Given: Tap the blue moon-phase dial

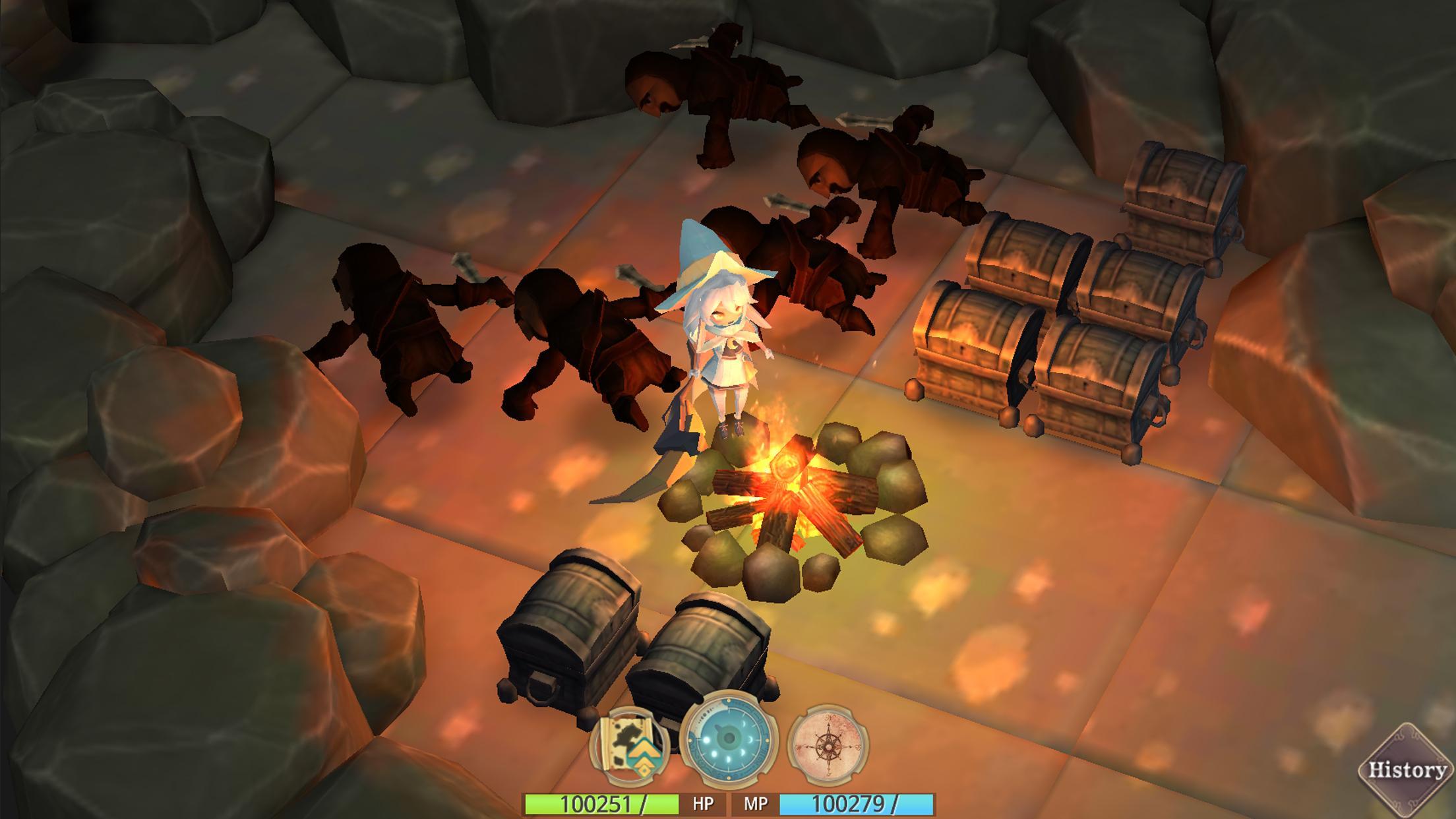Looking at the screenshot, I should pyautogui.click(x=729, y=740).
